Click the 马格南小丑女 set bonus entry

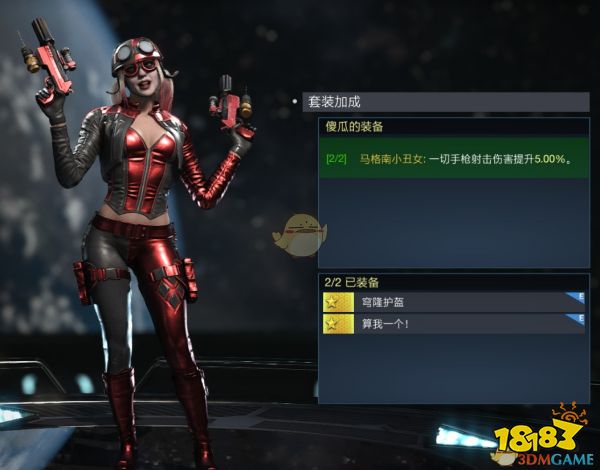[452, 159]
